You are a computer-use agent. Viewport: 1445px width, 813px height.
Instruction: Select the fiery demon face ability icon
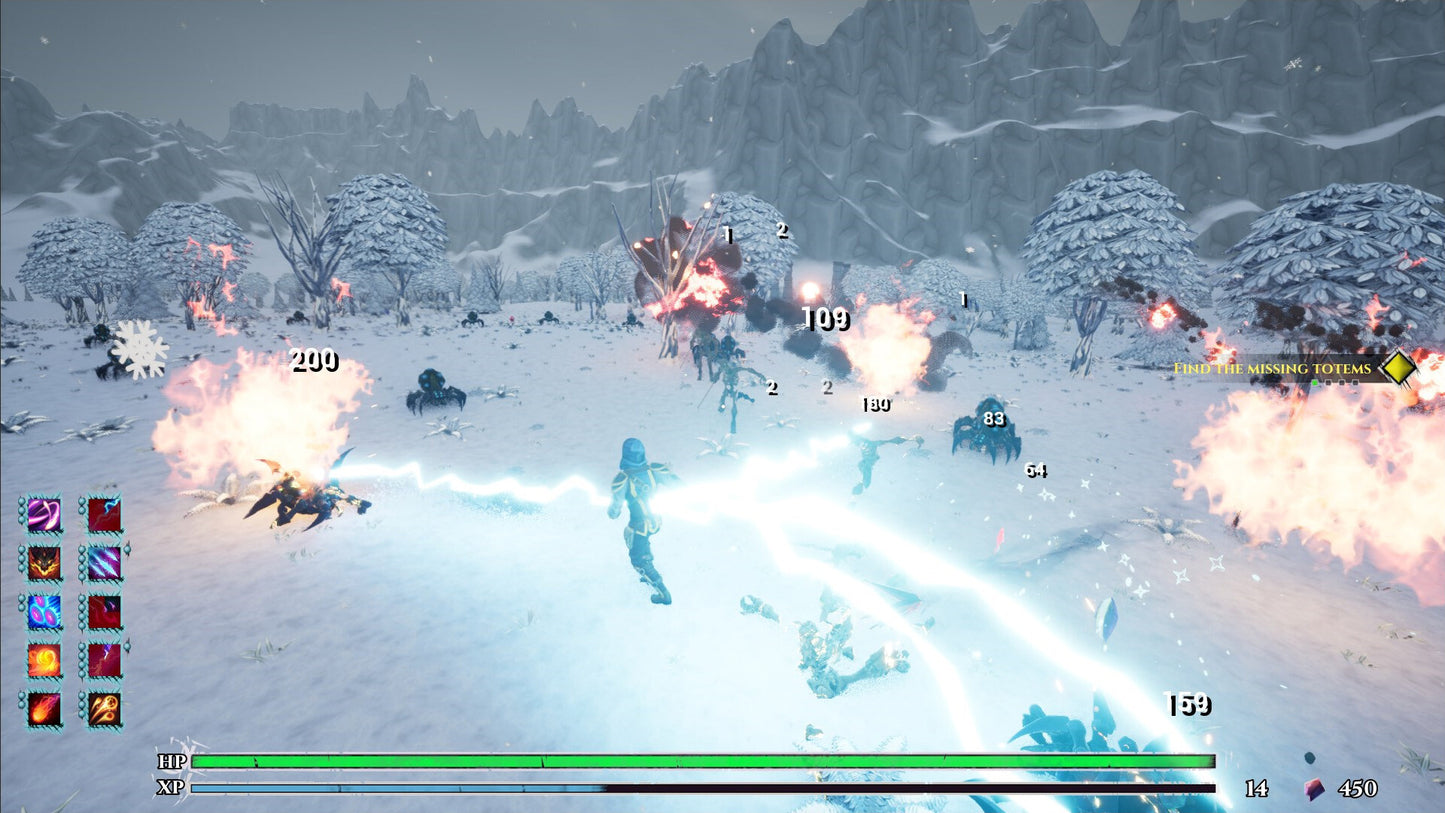(x=43, y=563)
